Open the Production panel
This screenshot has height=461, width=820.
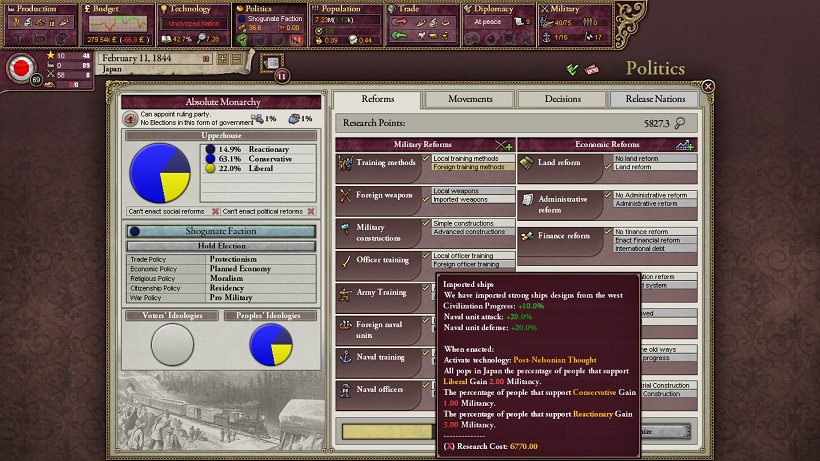click(x=39, y=9)
